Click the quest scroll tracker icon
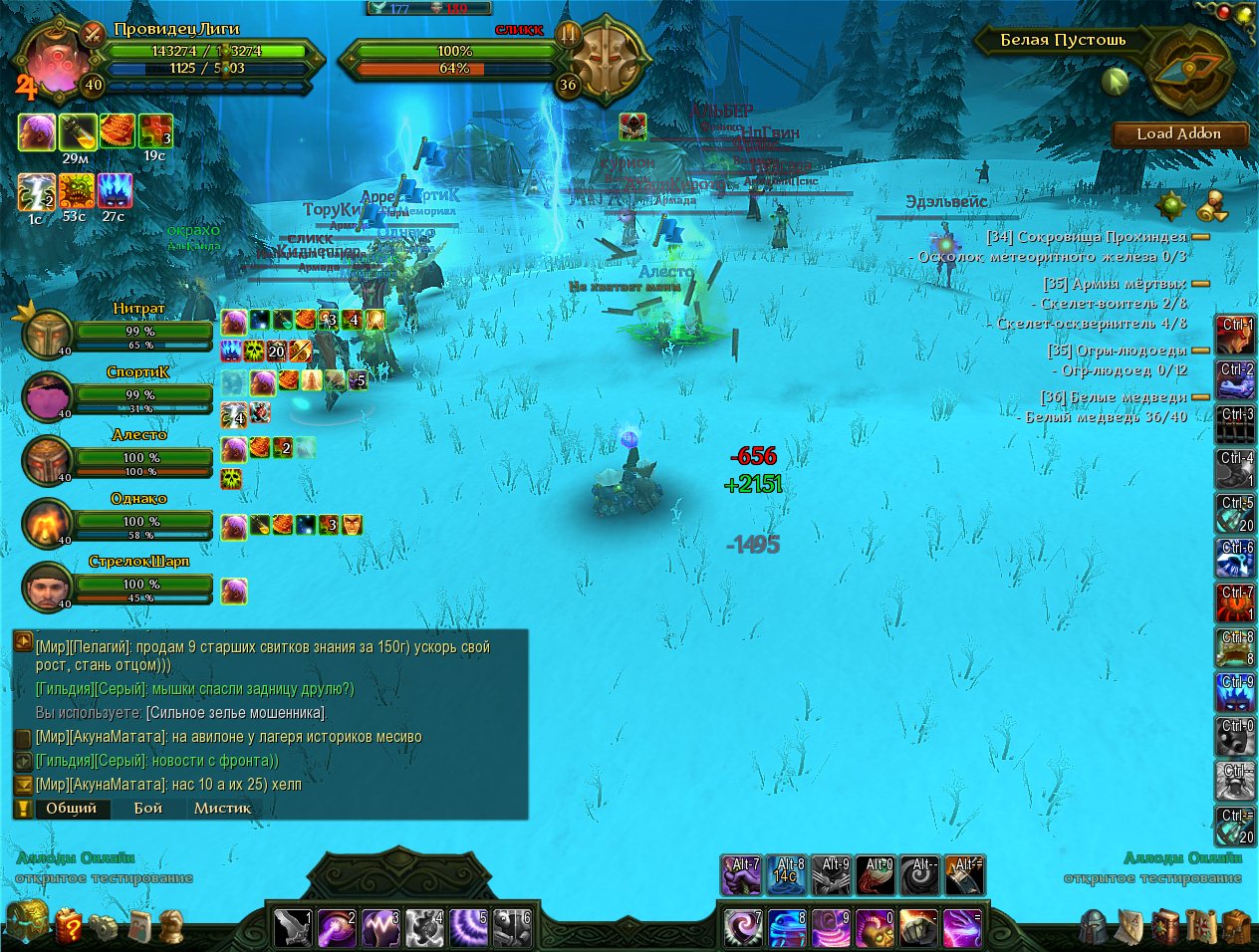 (x=1210, y=206)
